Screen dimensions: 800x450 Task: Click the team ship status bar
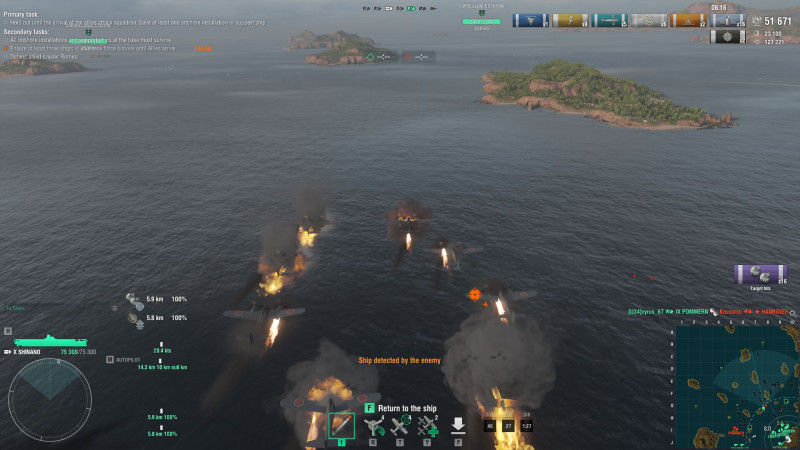point(399,7)
